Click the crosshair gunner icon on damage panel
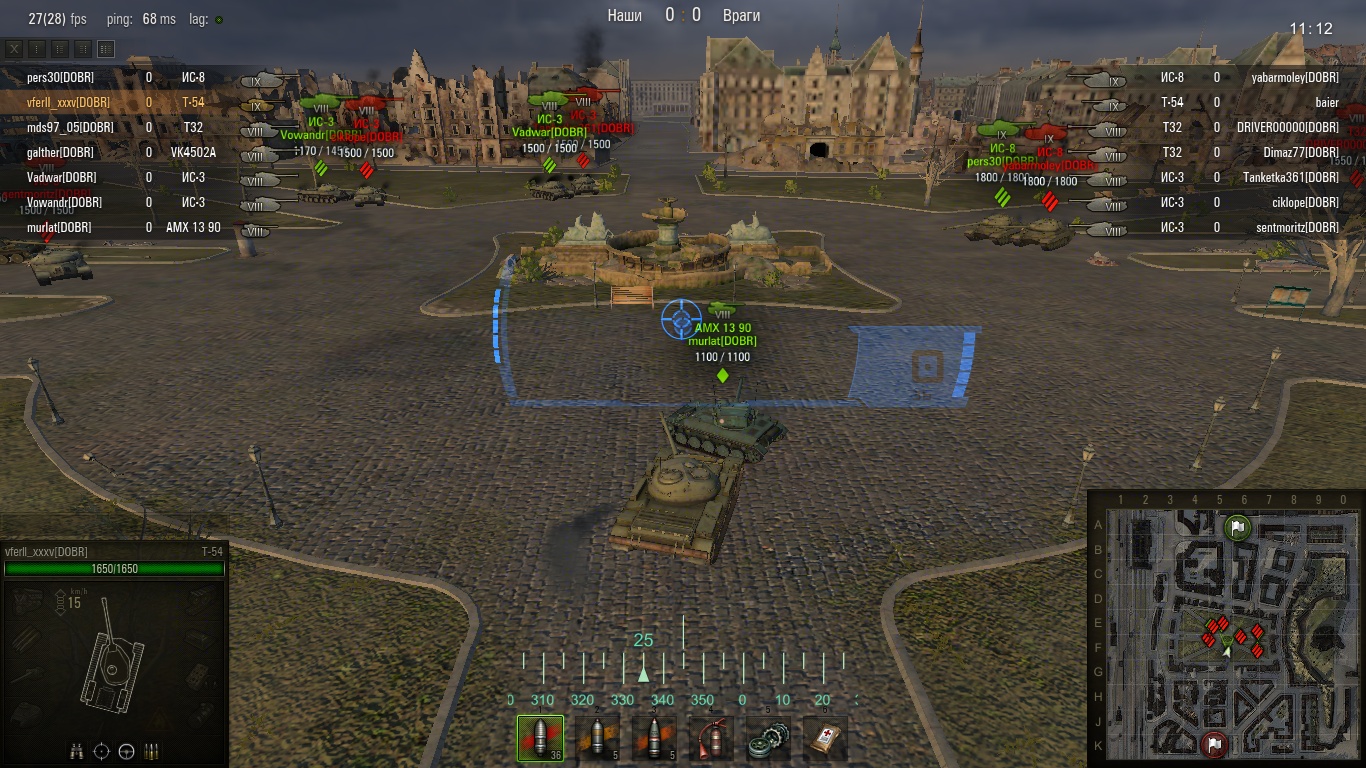This screenshot has width=1366, height=768. tap(102, 751)
